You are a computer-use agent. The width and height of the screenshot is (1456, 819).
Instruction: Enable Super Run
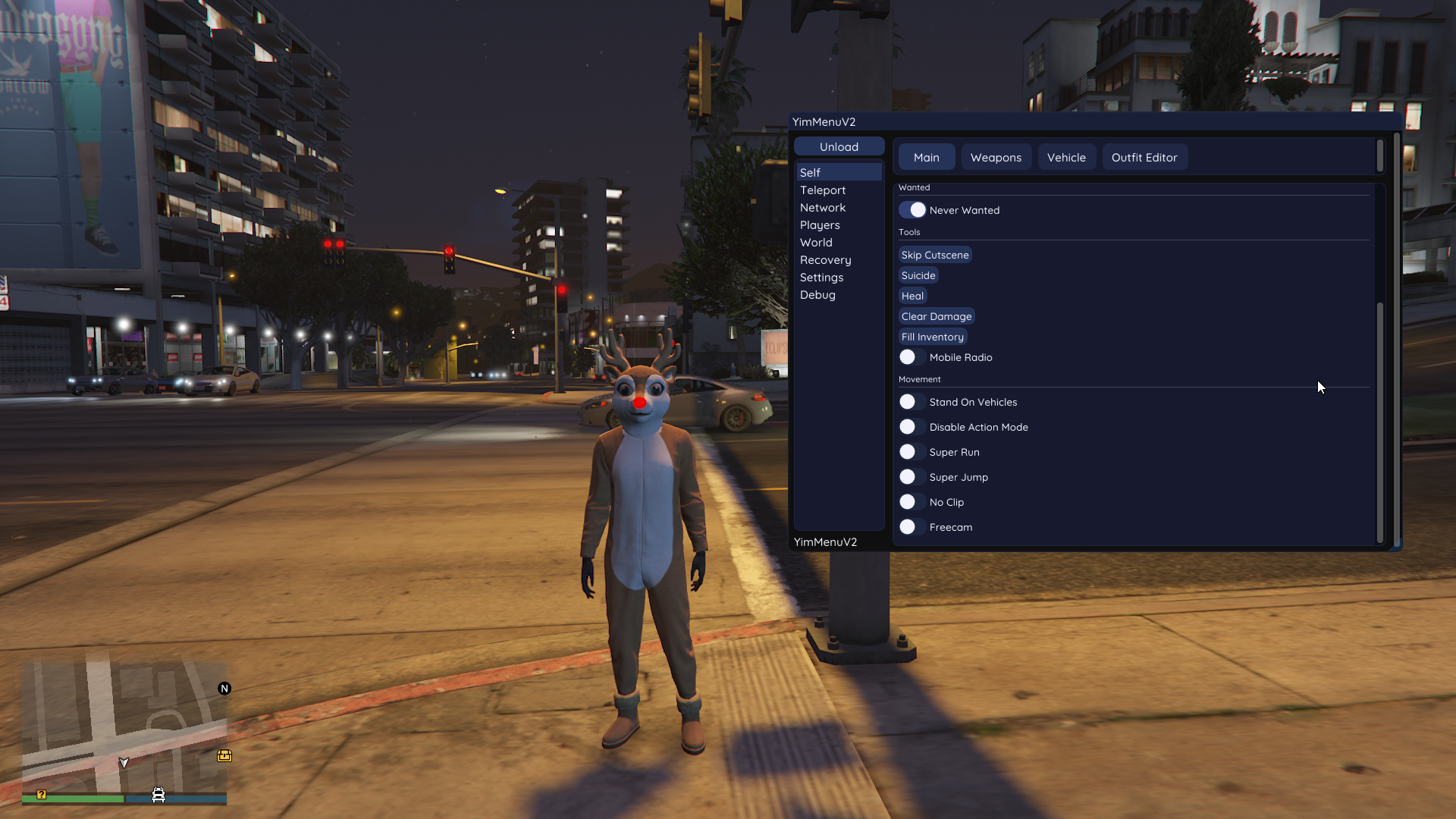point(908,451)
